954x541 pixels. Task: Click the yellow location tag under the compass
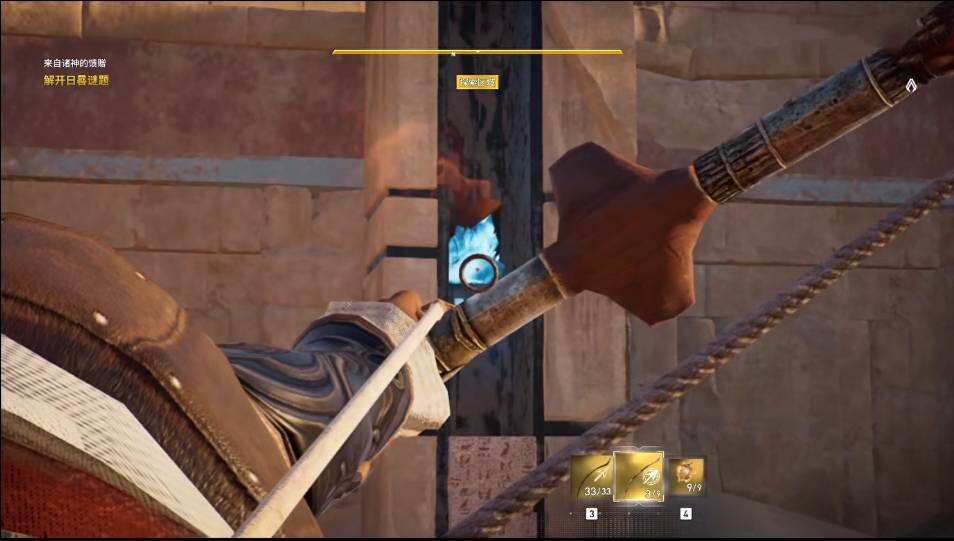click(477, 82)
